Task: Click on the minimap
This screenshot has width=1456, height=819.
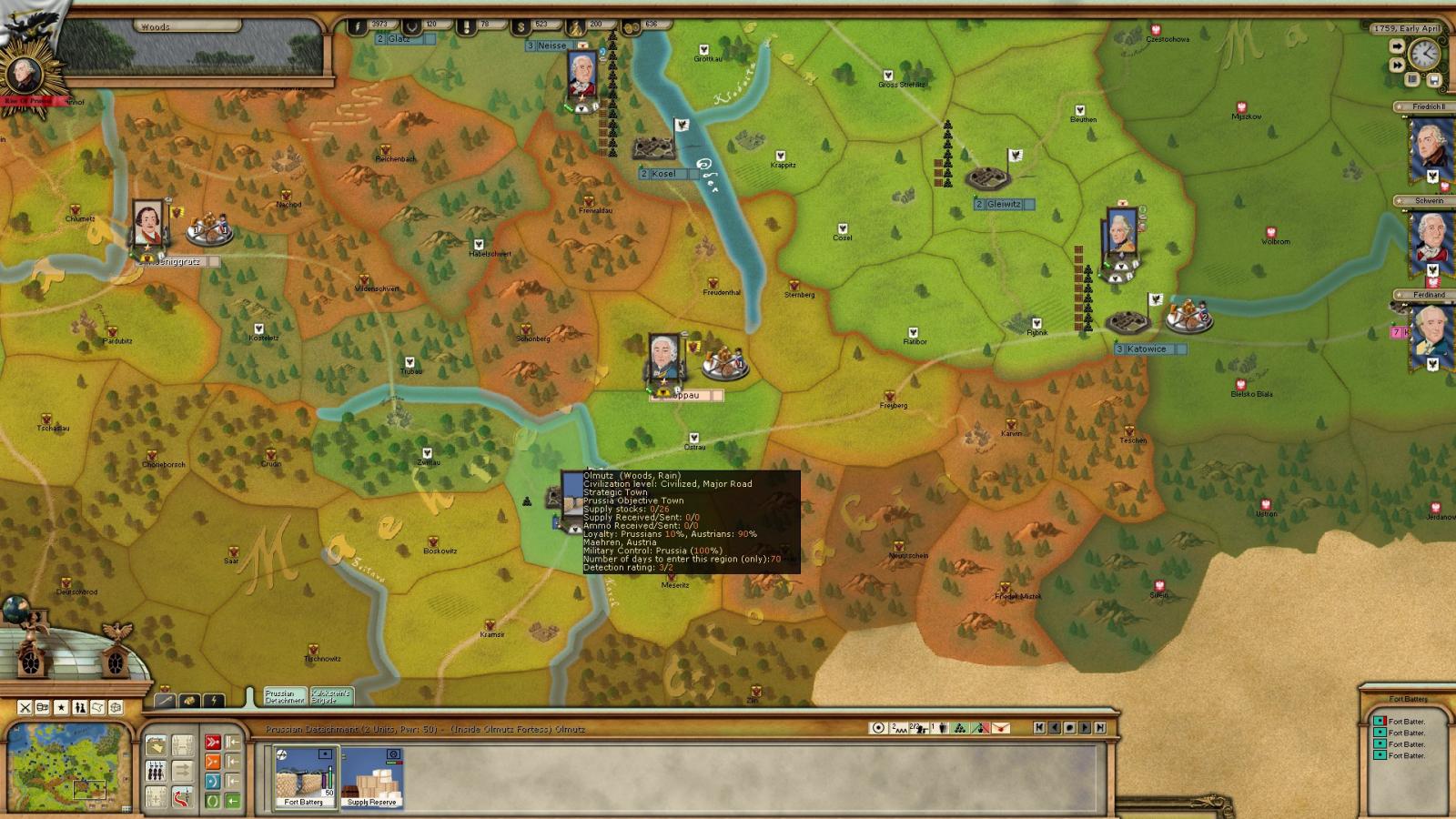Action: (x=69, y=765)
